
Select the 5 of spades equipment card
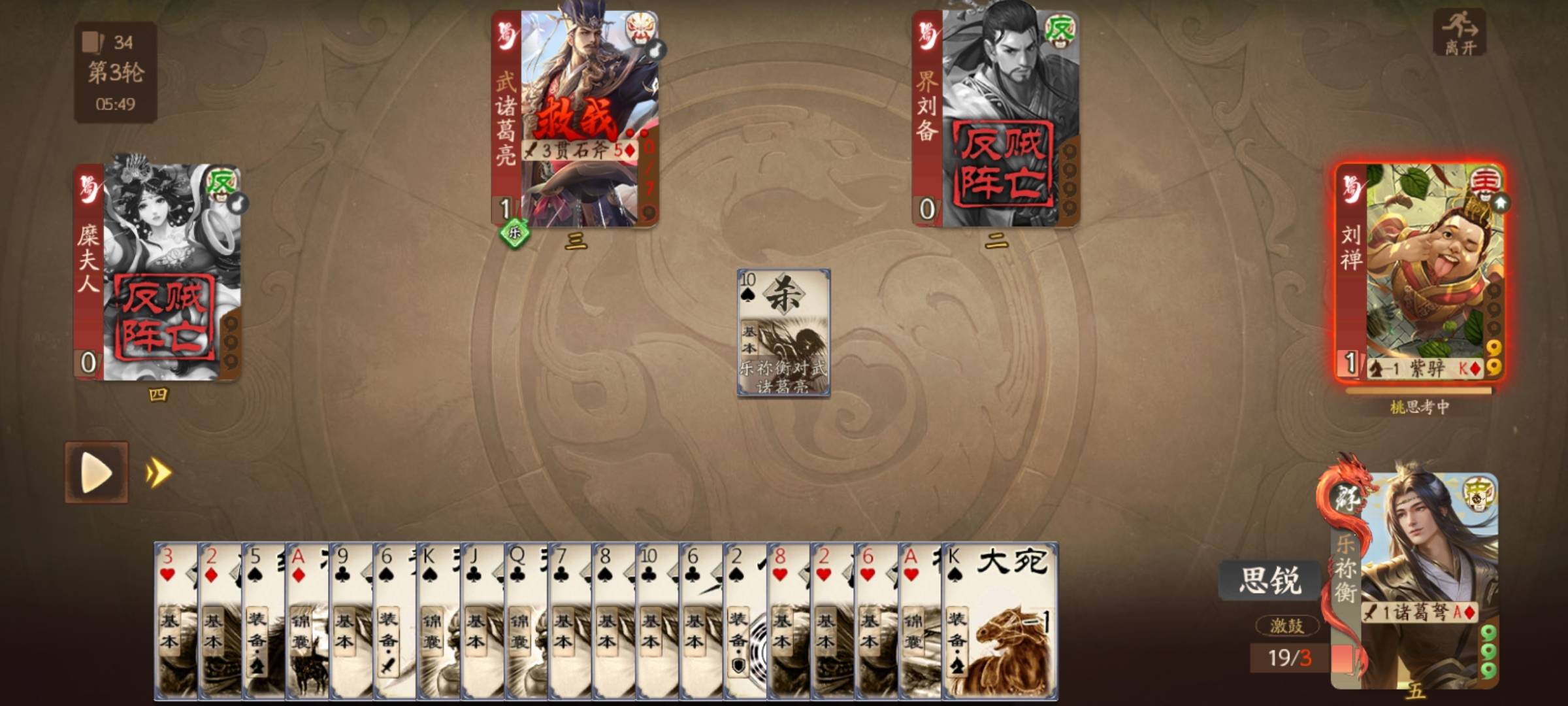pyautogui.click(x=263, y=621)
